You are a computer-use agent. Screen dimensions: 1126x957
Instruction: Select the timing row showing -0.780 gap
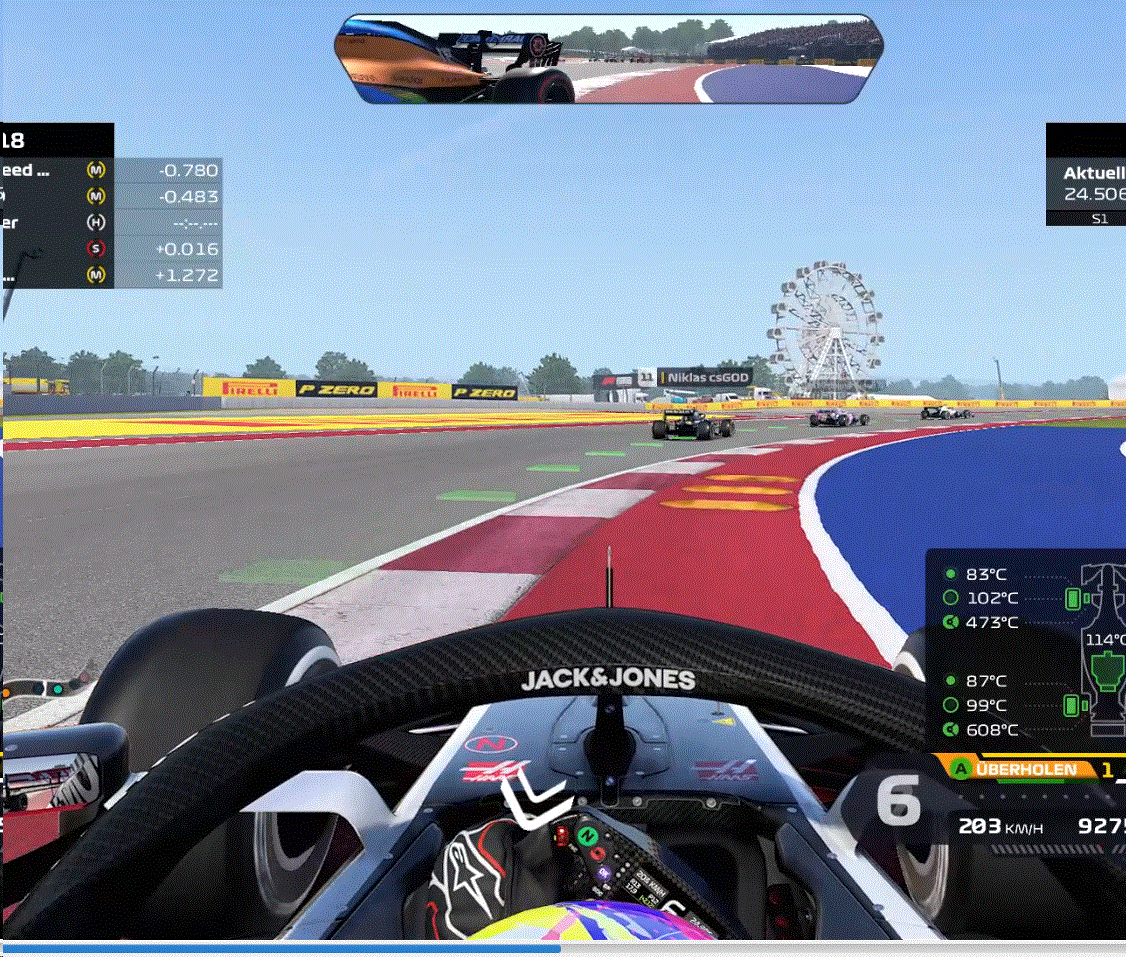110,170
